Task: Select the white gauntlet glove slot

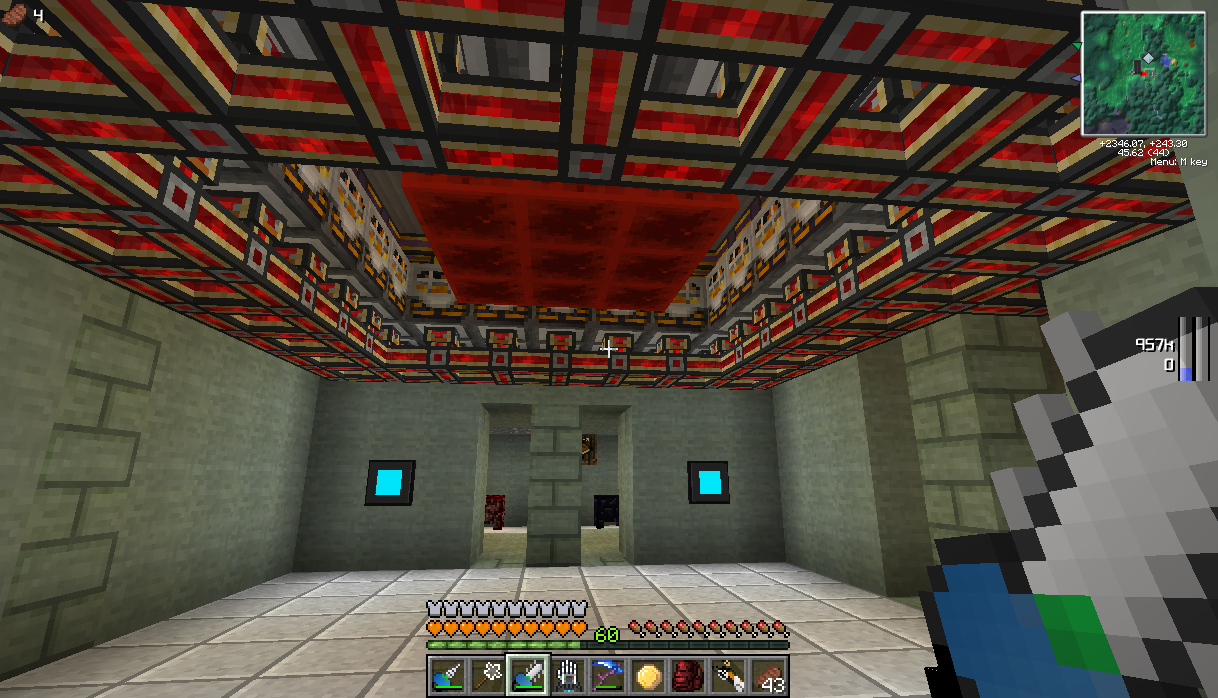Action: coord(567,675)
